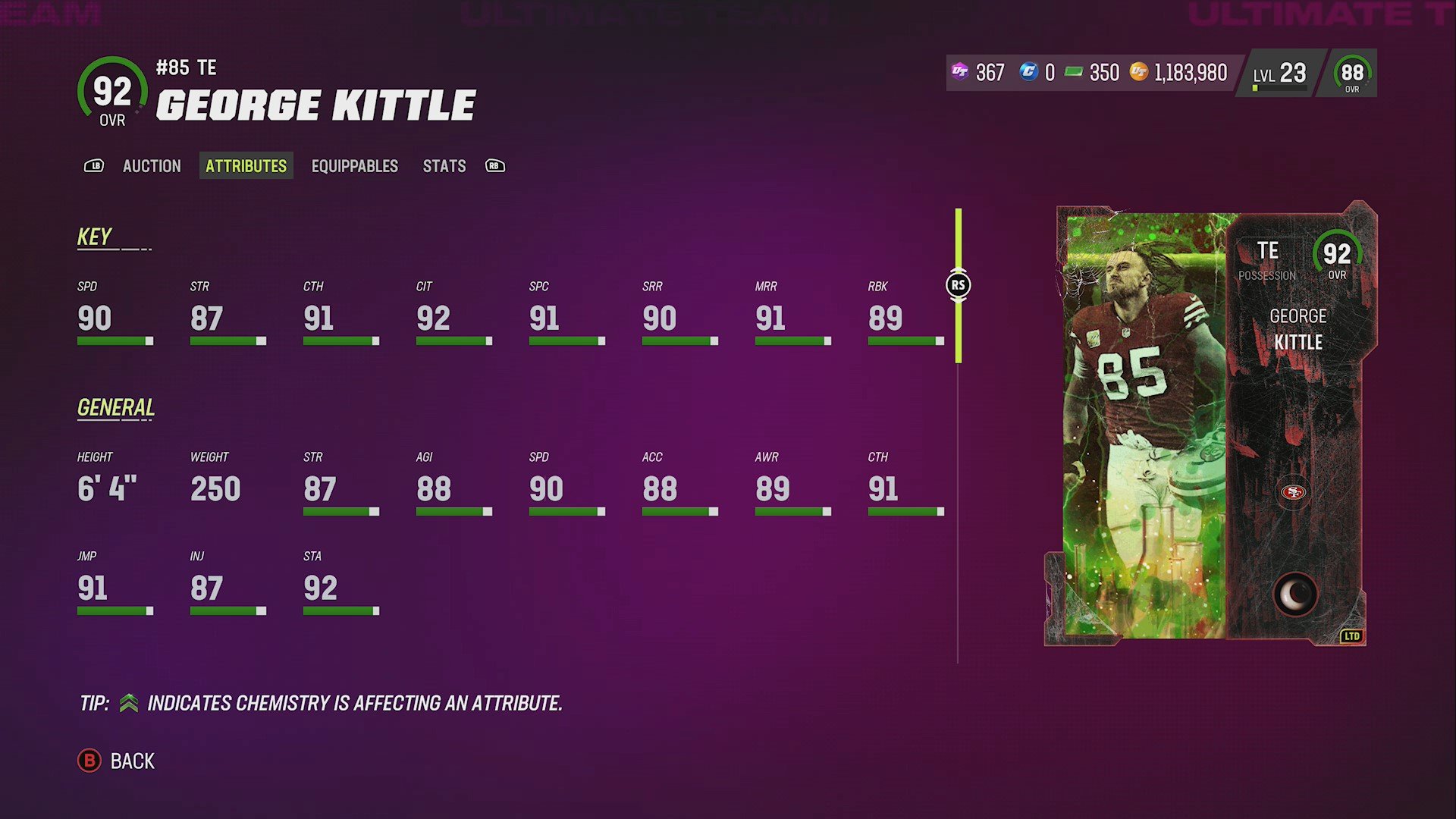Select the Attributes tab
Screen dimensions: 1456x819
(246, 166)
